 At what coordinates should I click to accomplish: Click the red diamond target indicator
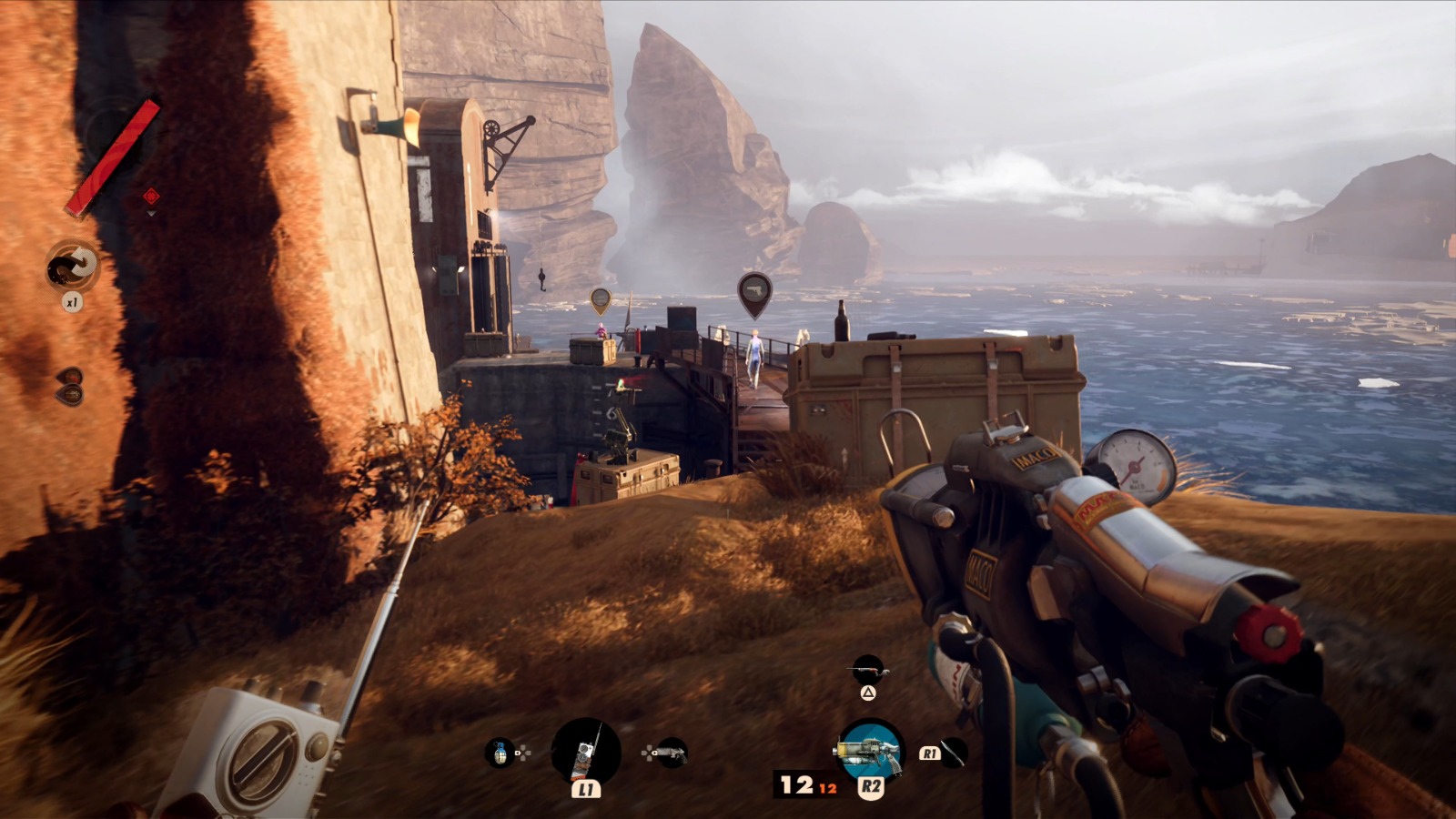(151, 196)
